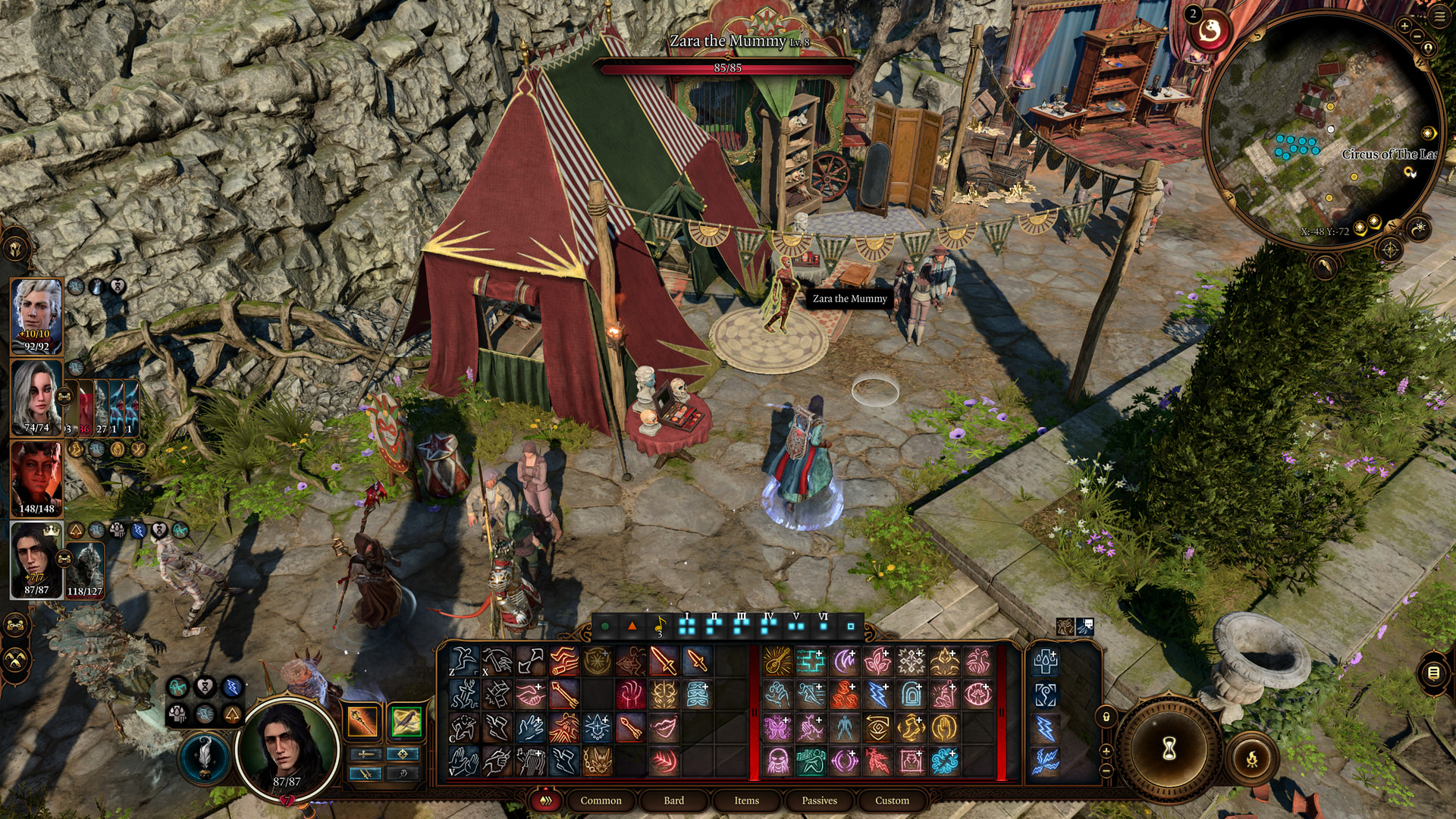Open the feather and inkpot inspiration button

point(205,756)
